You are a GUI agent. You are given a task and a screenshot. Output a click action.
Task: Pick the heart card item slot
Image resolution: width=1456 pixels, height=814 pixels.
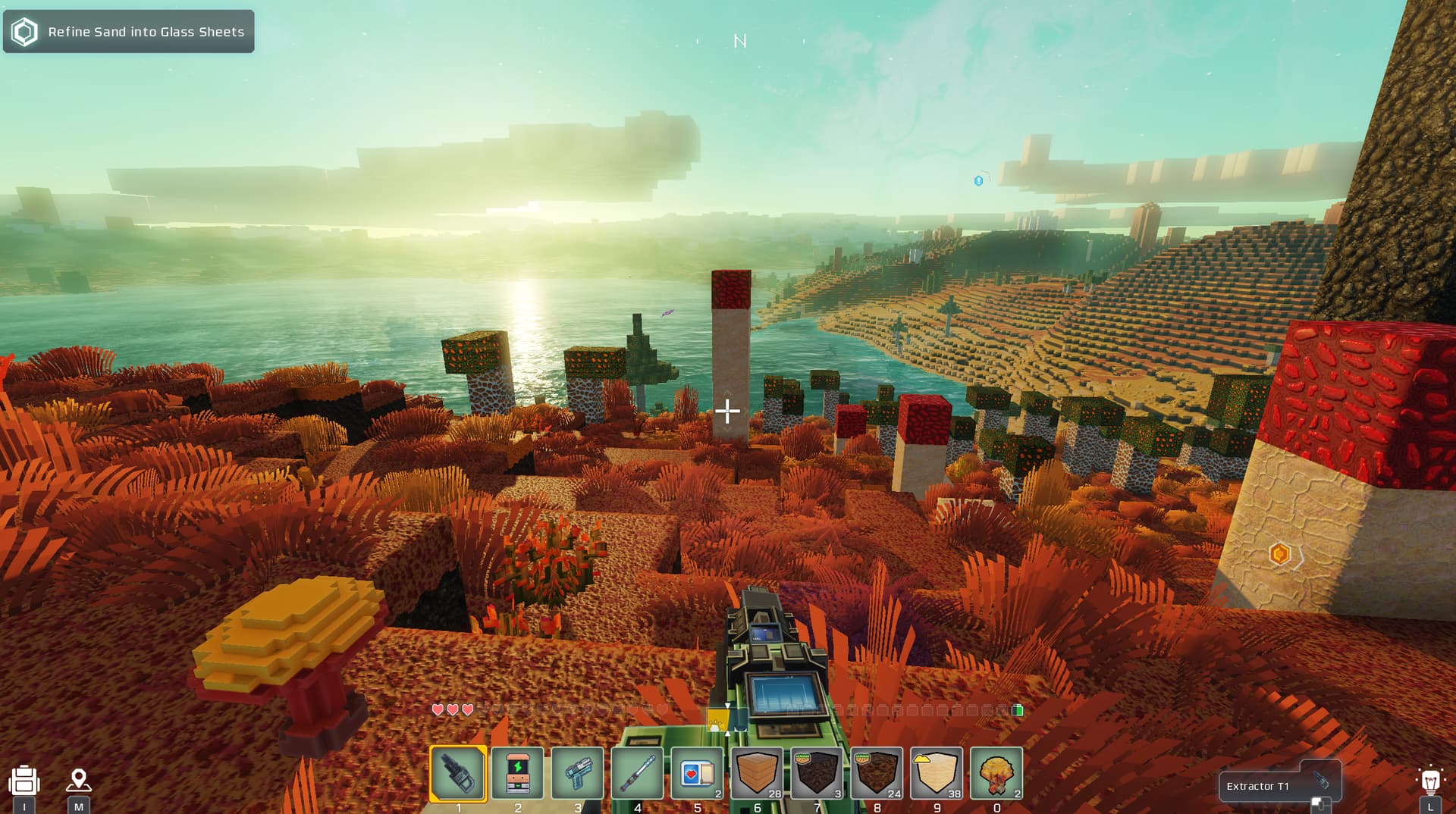698,773
